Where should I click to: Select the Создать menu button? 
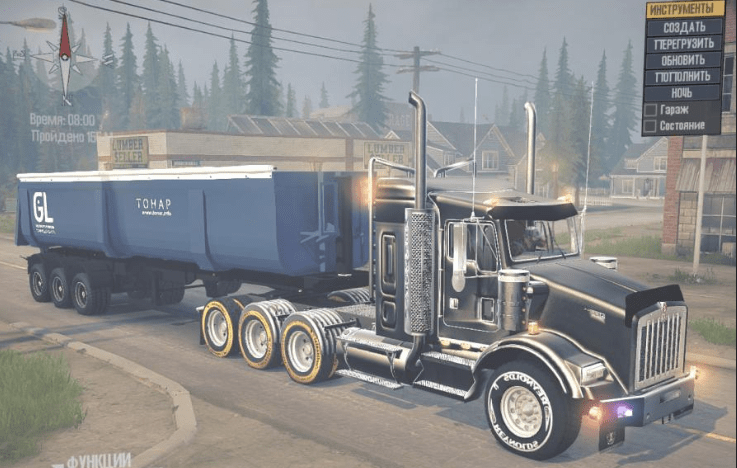[684, 27]
